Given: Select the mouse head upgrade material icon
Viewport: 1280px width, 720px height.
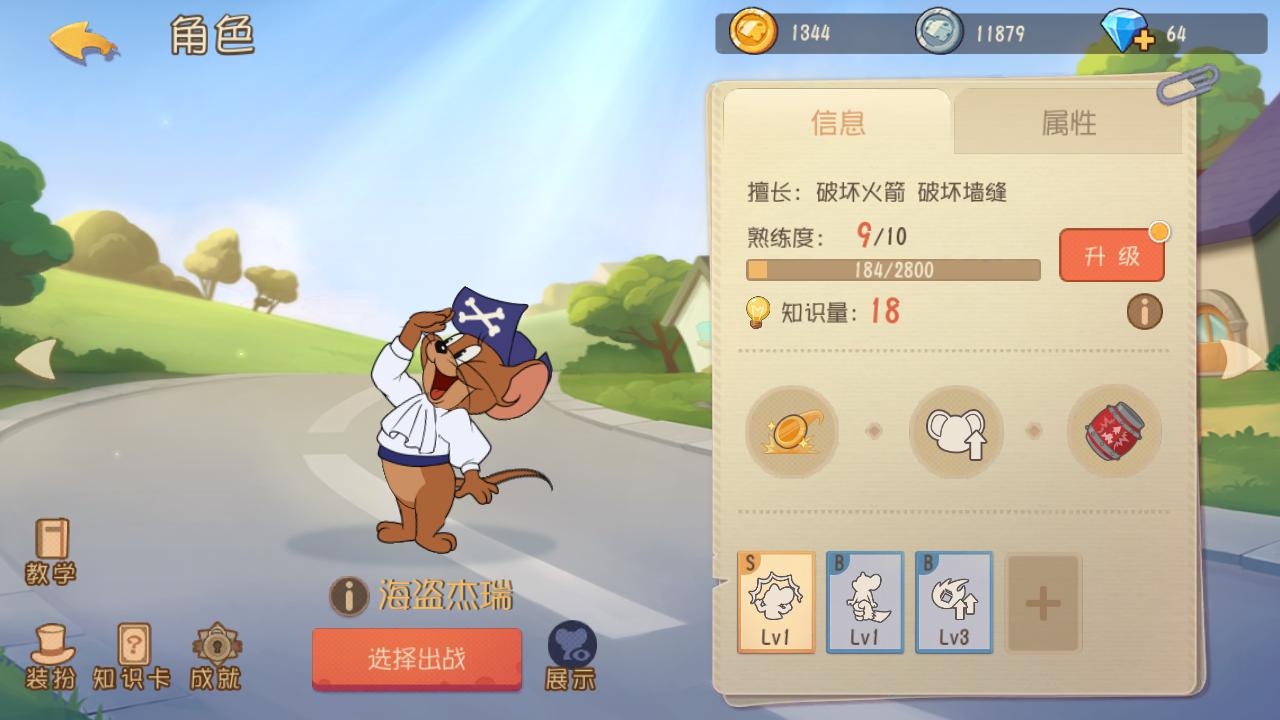Looking at the screenshot, I should coord(955,432).
